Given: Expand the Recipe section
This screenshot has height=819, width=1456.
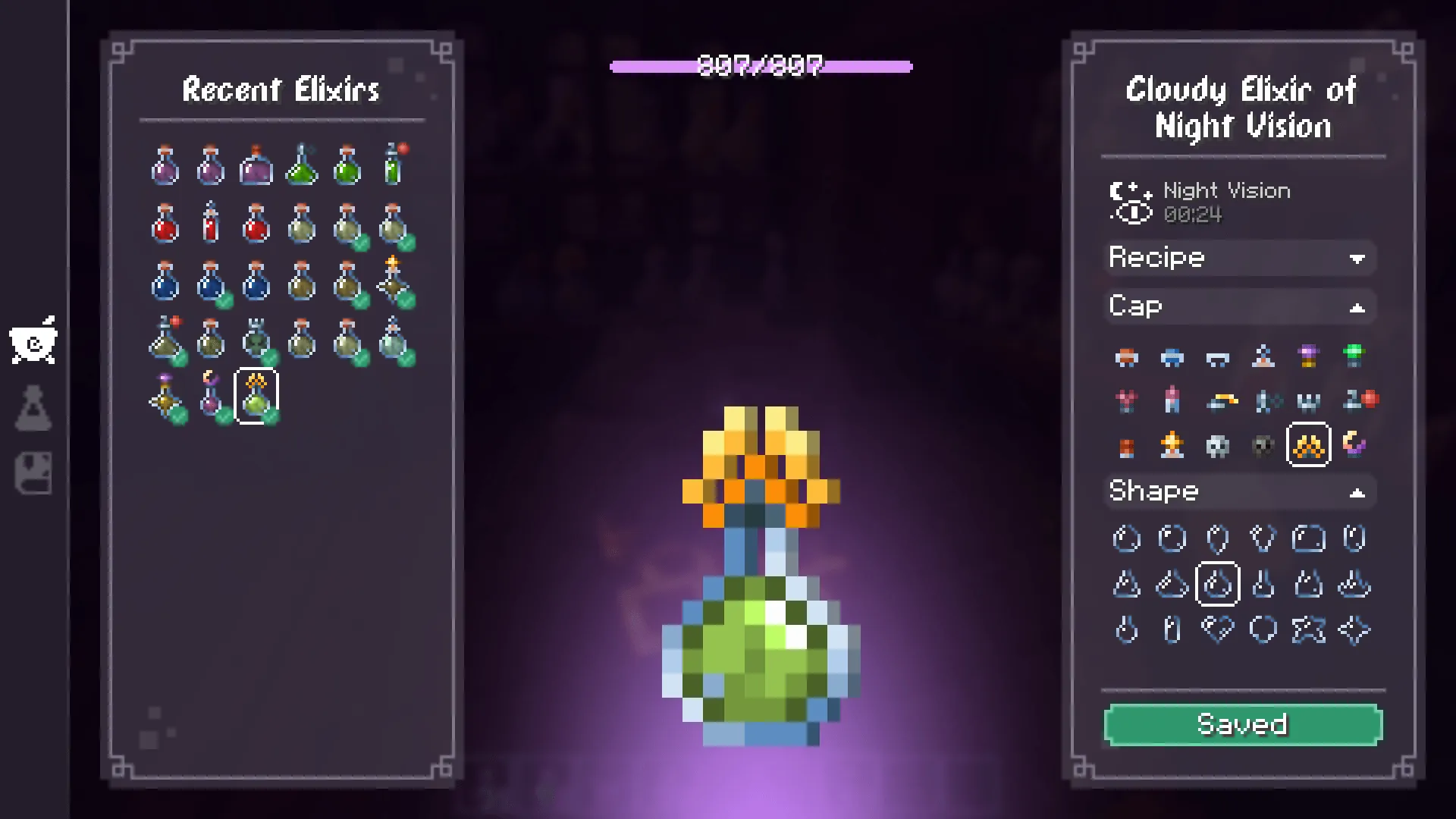Looking at the screenshot, I should pyautogui.click(x=1239, y=258).
